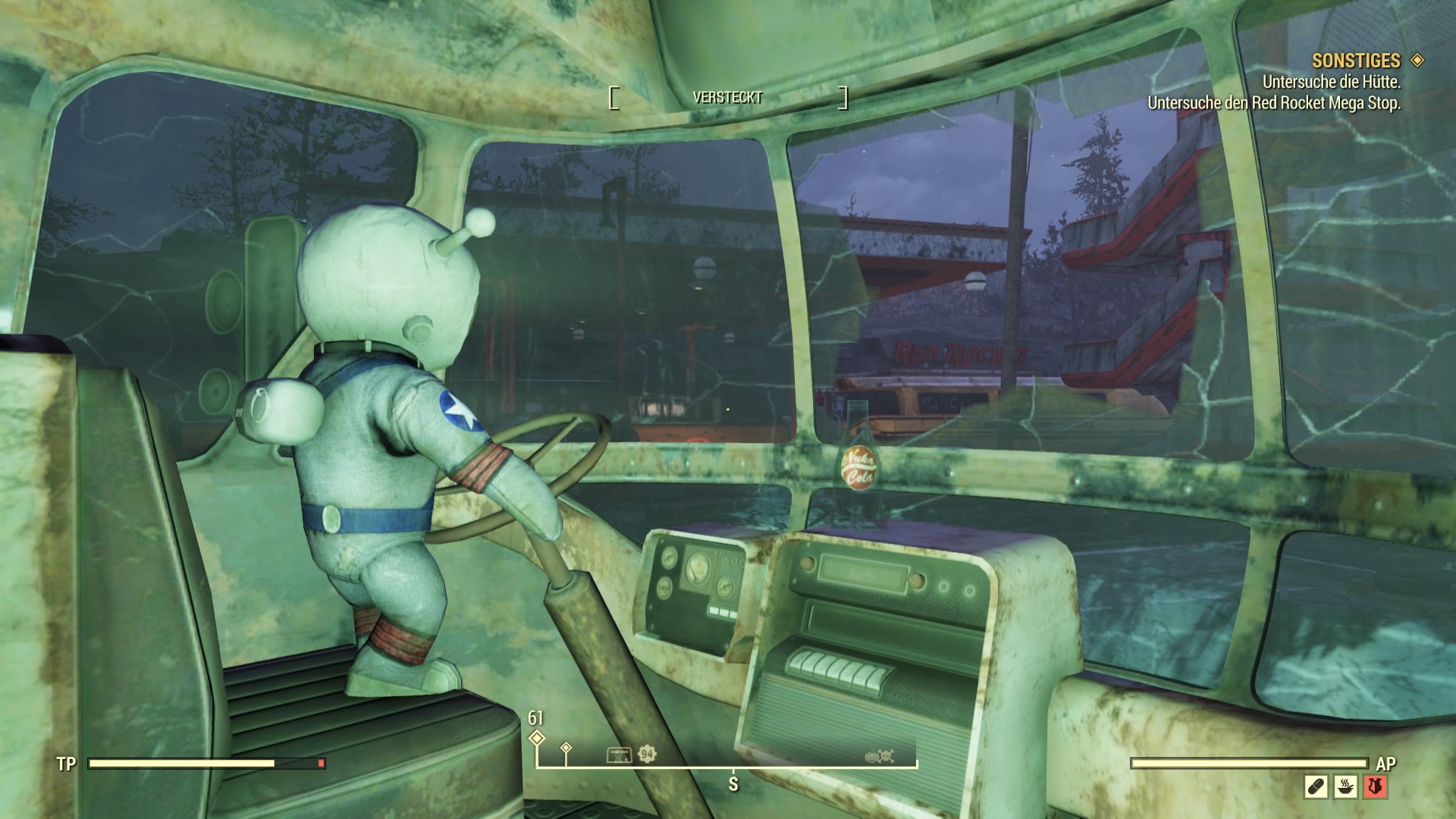Select the workshop location compass marker
Viewport: 1456px width, 819px height.
click(619, 755)
